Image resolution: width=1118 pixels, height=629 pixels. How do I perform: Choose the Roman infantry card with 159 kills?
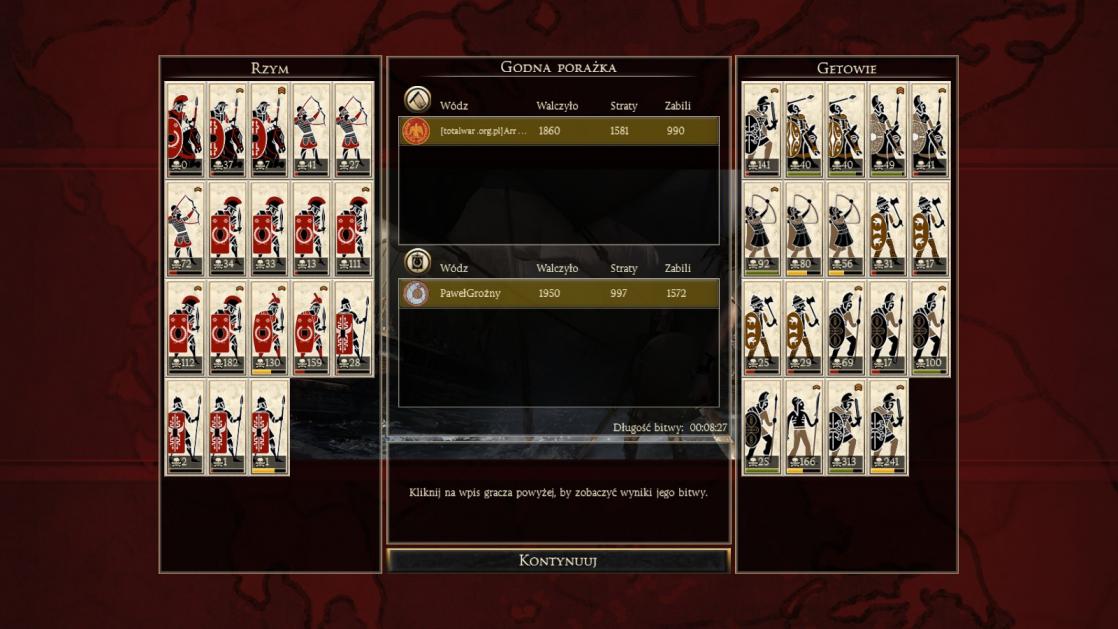coord(311,328)
